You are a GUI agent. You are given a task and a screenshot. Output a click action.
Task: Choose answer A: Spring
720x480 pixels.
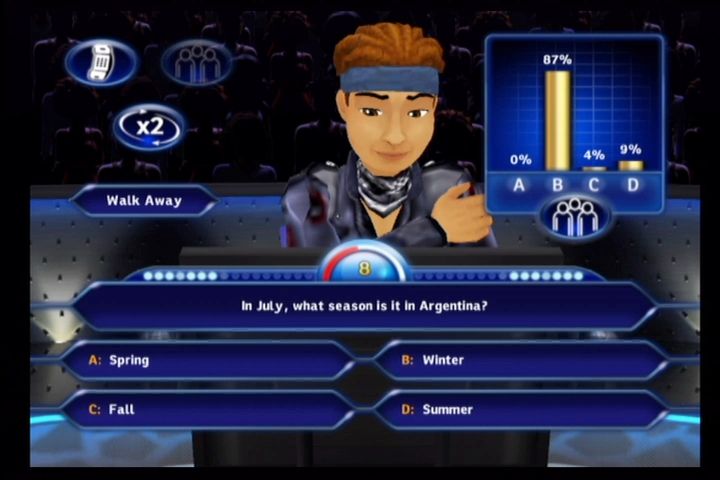pyautogui.click(x=210, y=360)
